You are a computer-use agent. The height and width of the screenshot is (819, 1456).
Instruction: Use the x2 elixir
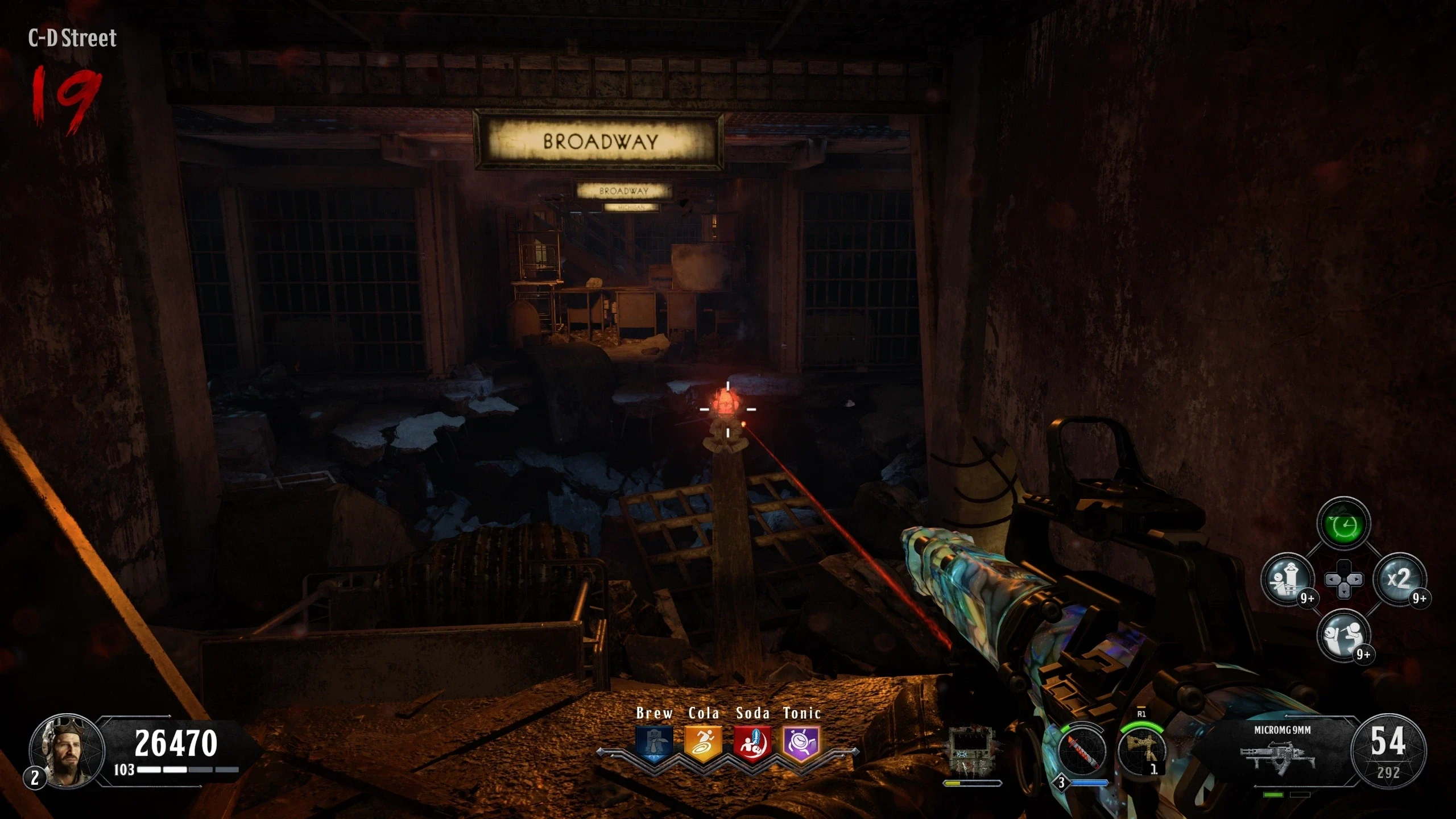[x=1399, y=580]
